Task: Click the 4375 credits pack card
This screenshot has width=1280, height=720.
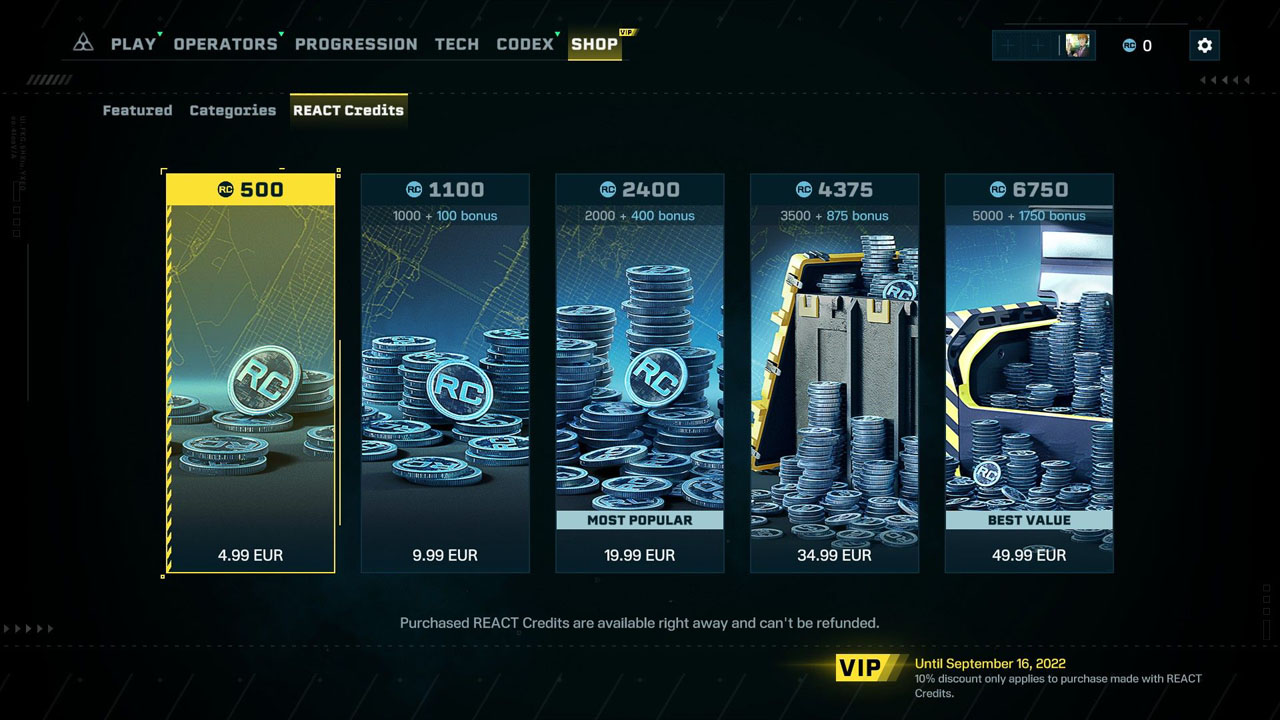Action: (x=834, y=370)
